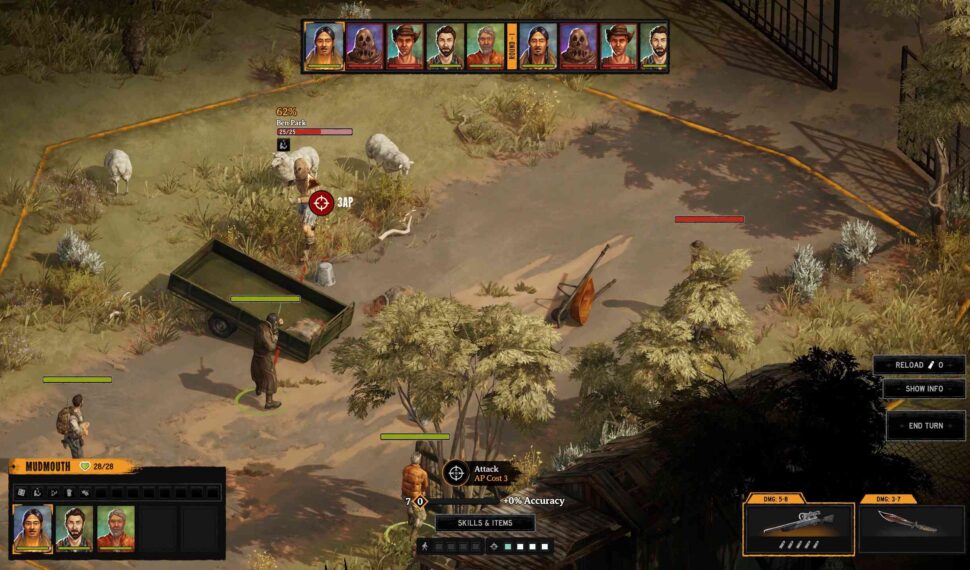This screenshot has width=970, height=570.
Task: Click the first status icon under Mudmouth's name
Action: [x=20, y=492]
